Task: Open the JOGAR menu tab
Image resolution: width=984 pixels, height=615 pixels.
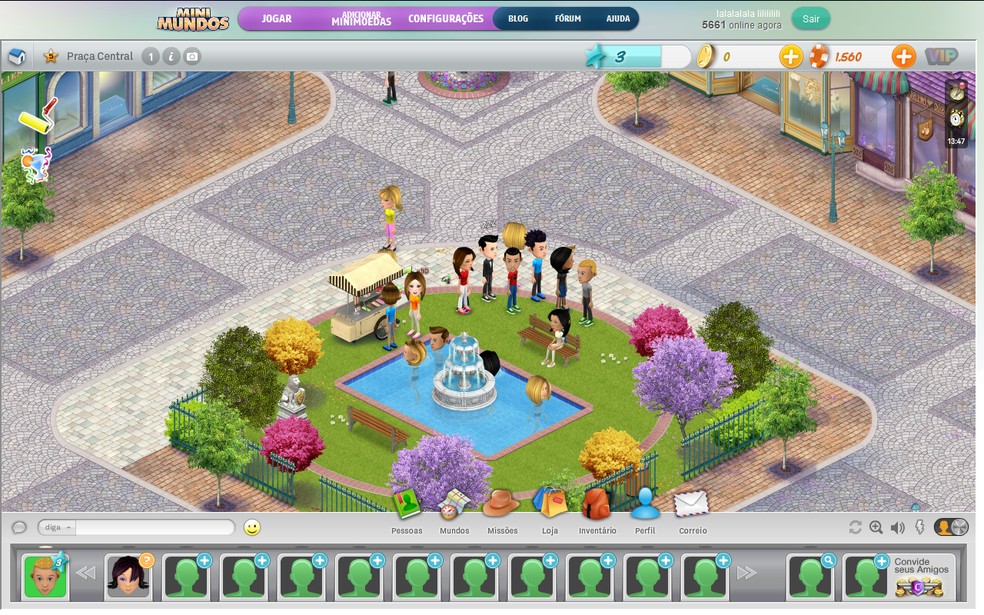Action: pos(277,19)
